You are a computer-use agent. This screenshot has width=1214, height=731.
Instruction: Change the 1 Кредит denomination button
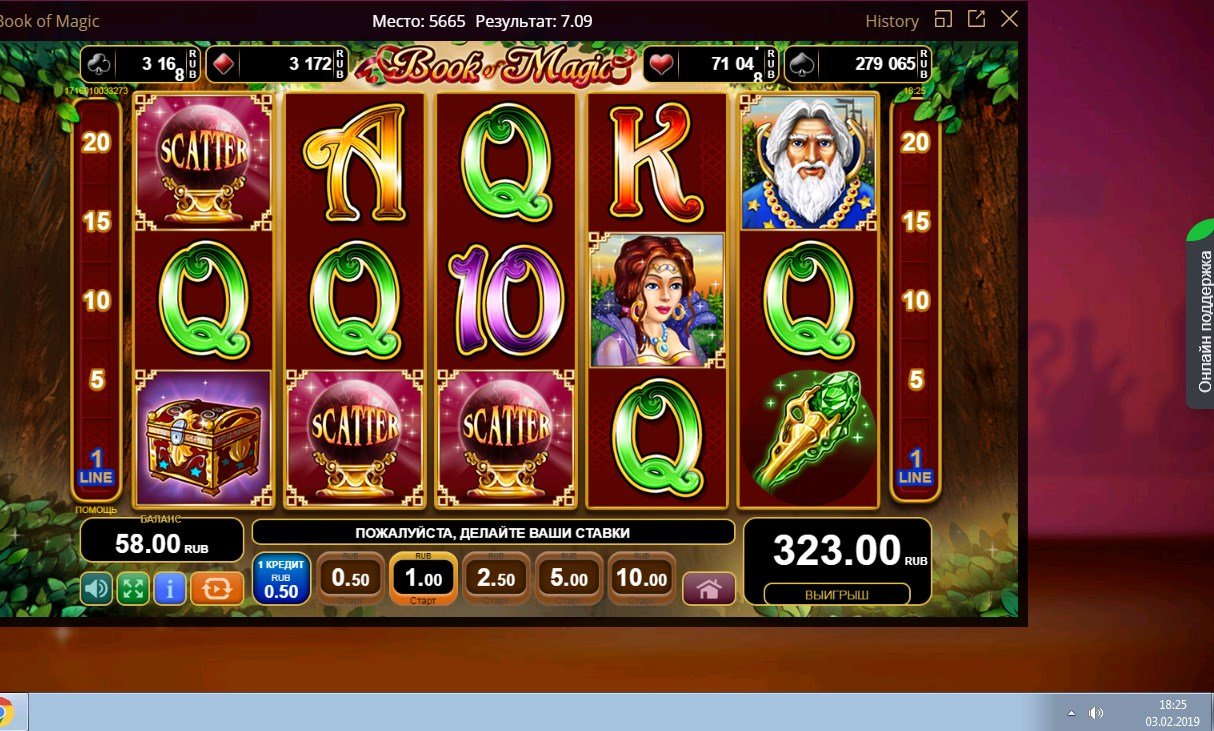tap(280, 579)
